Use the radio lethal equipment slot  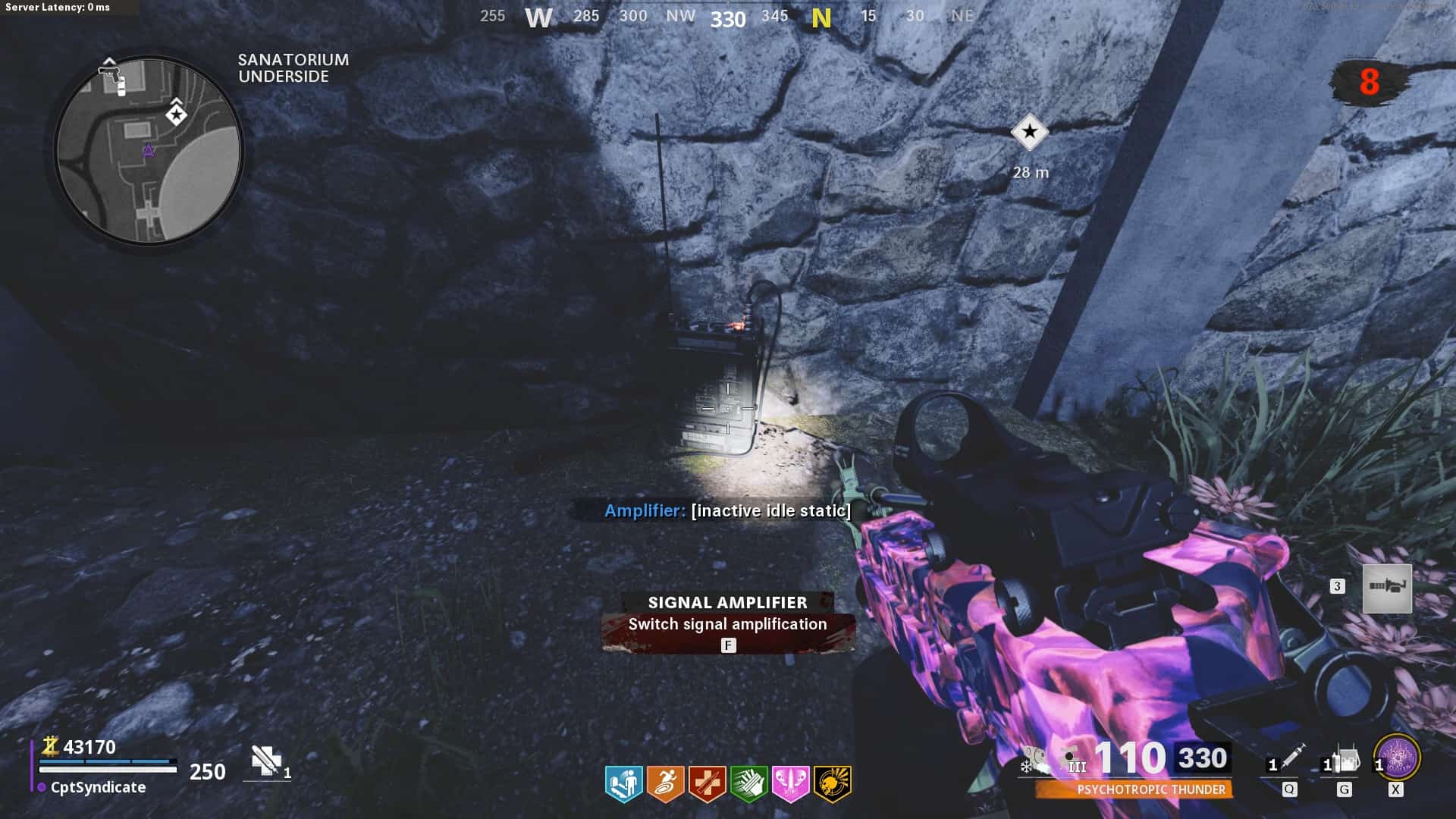[1344, 761]
